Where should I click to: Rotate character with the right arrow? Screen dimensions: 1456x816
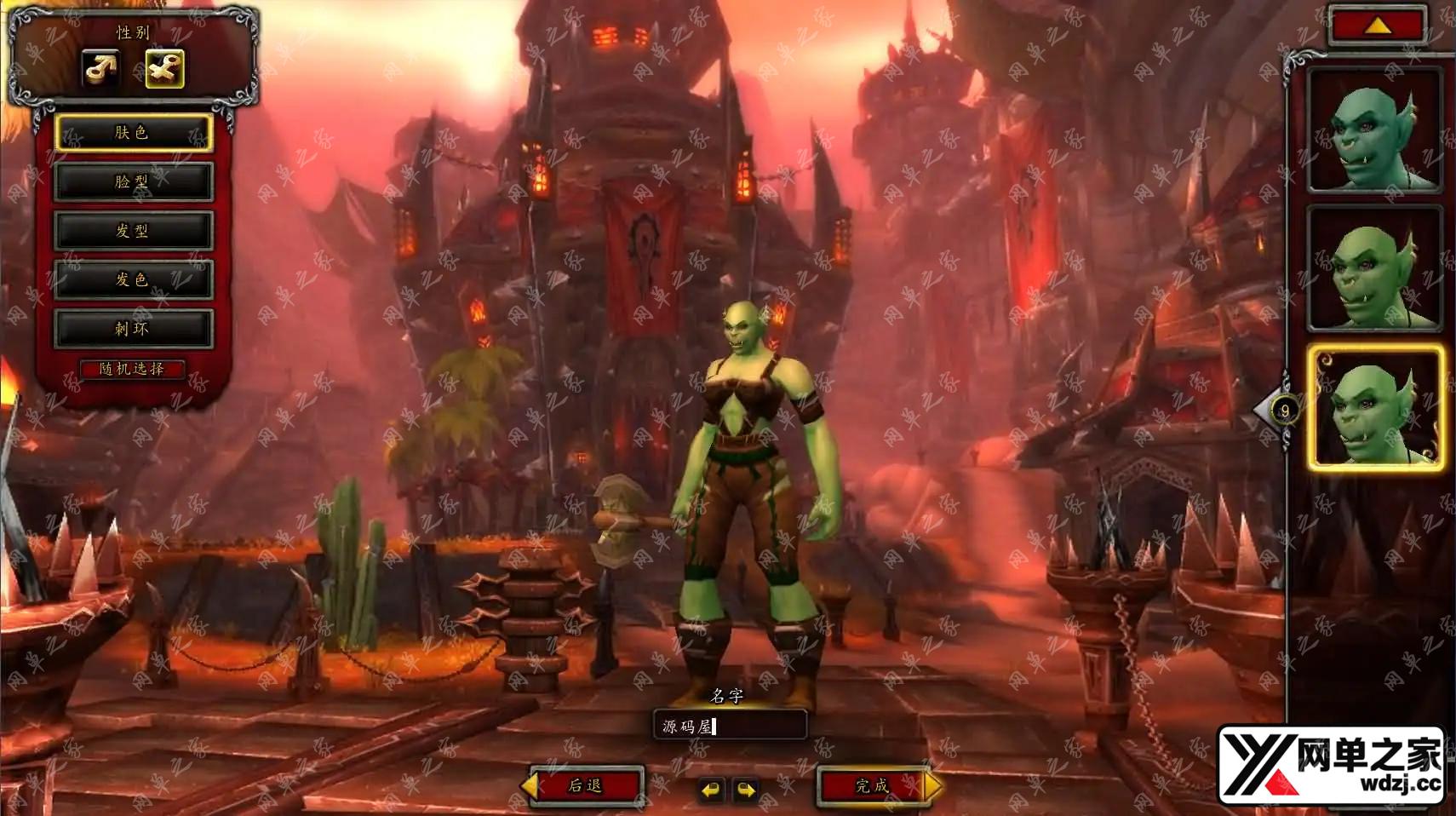[746, 790]
